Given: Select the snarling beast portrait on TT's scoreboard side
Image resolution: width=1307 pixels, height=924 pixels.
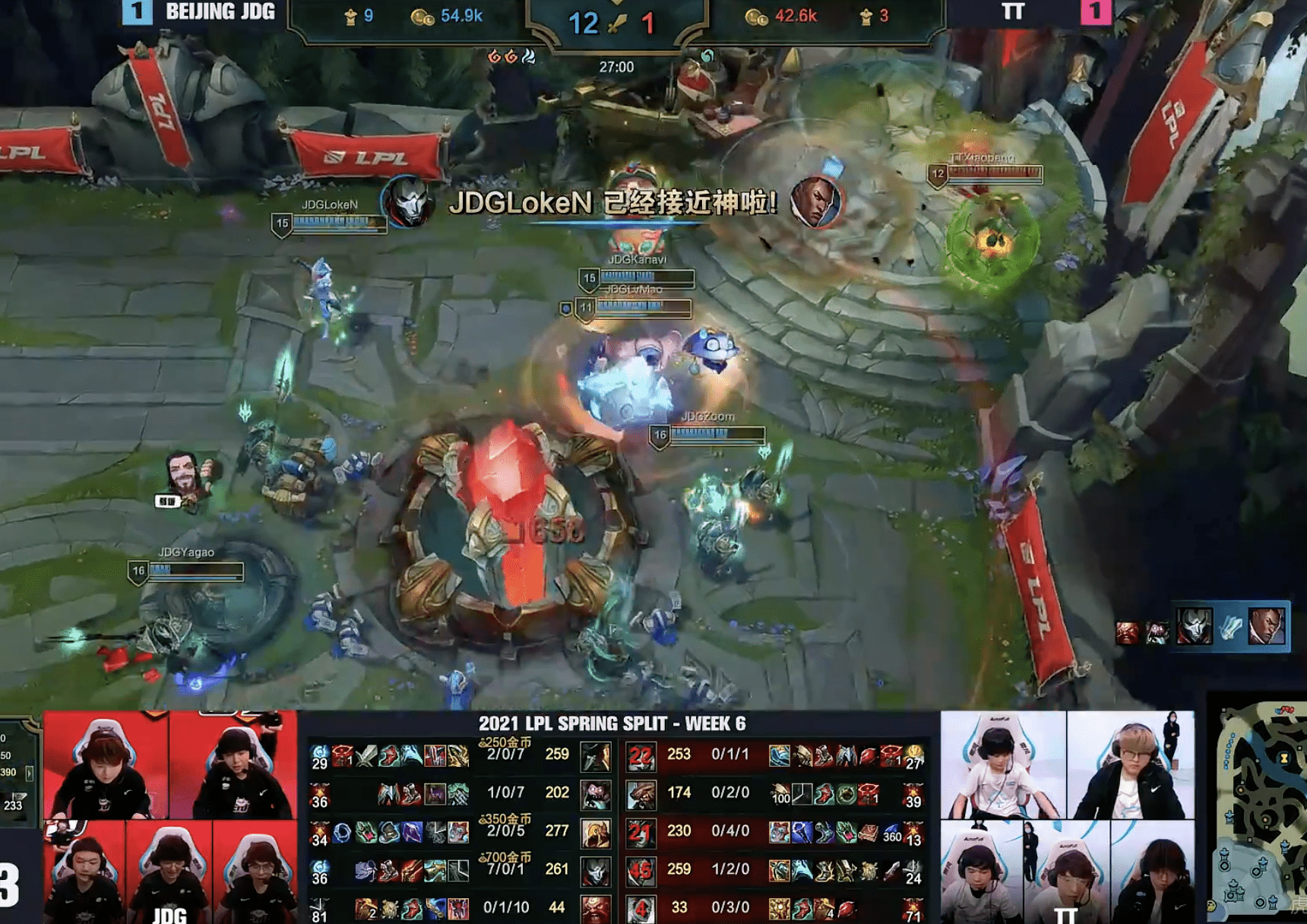Looking at the screenshot, I should 641,795.
